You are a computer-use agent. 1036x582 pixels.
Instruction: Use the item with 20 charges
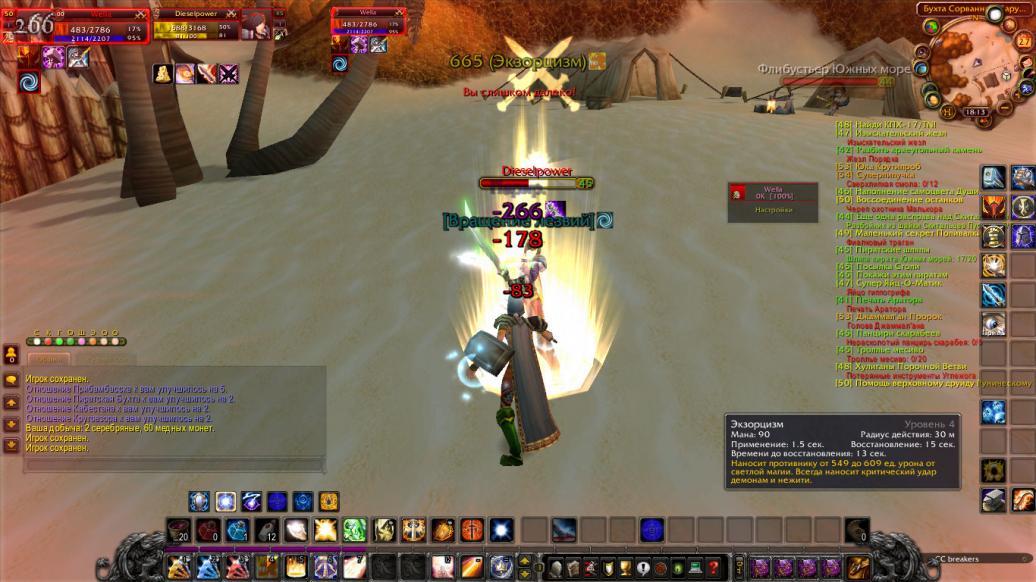point(178,530)
